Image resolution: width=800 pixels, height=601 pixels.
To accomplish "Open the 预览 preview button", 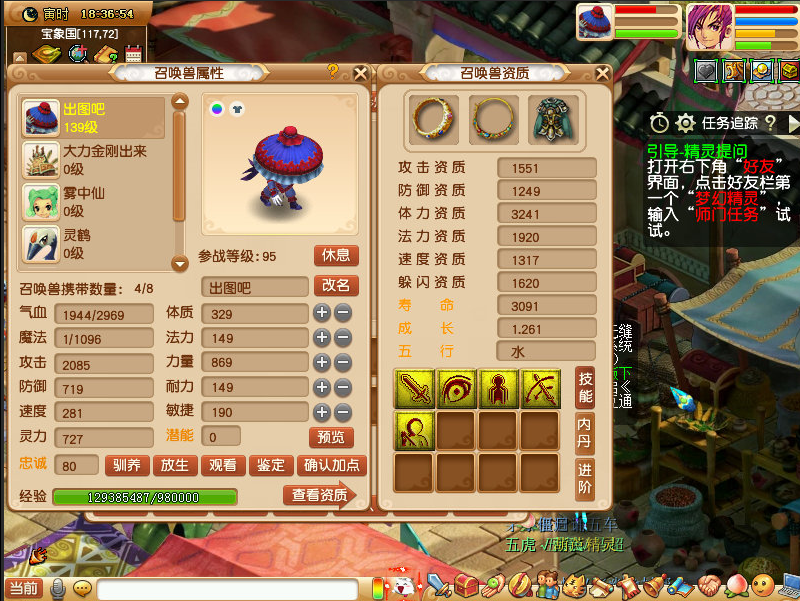I will coord(331,437).
